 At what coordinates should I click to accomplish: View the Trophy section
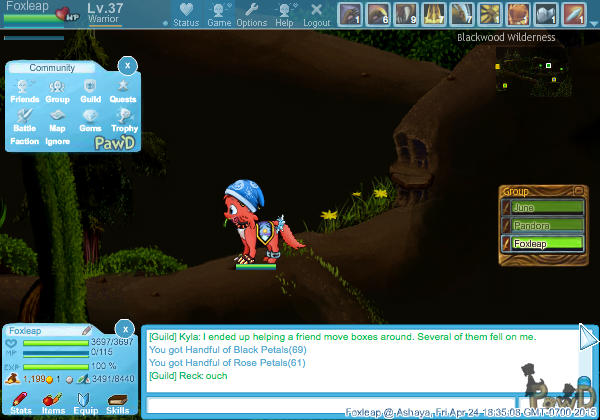pos(124,119)
